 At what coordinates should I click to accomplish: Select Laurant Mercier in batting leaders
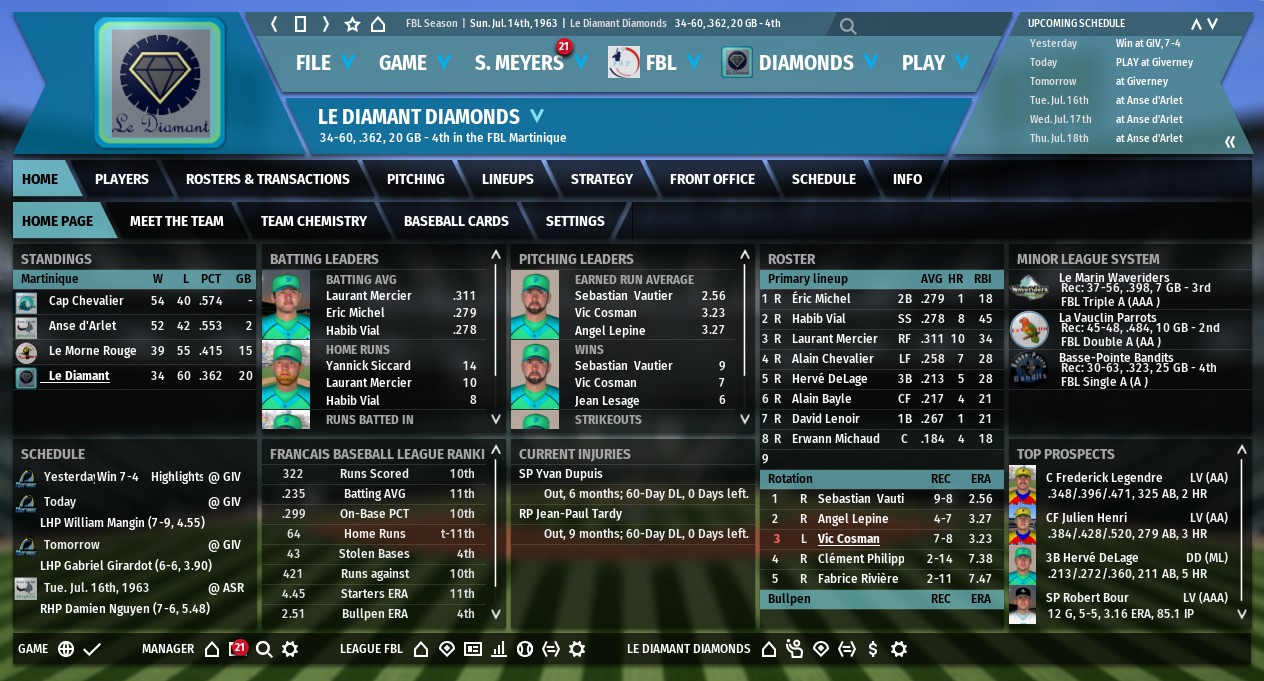click(368, 296)
